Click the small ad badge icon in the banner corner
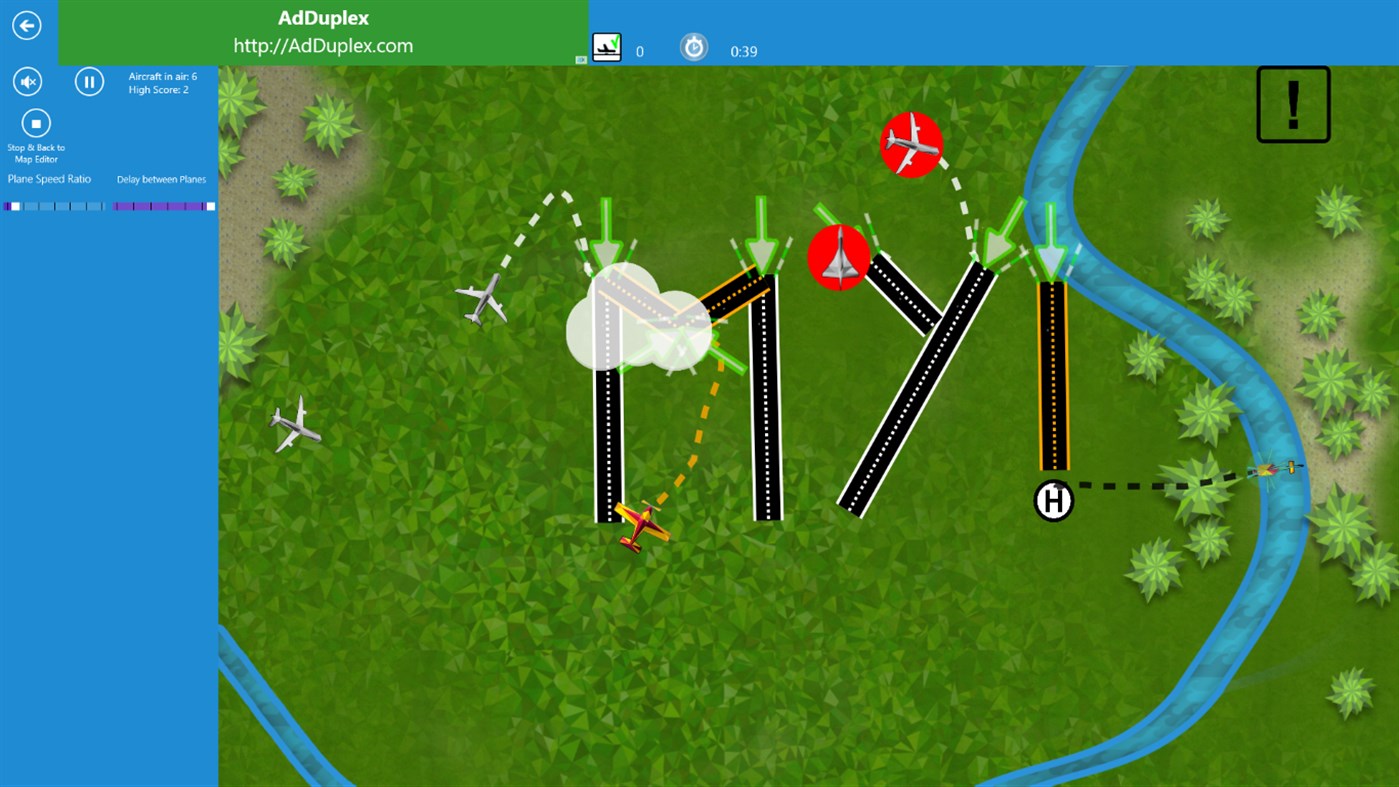 [581, 60]
